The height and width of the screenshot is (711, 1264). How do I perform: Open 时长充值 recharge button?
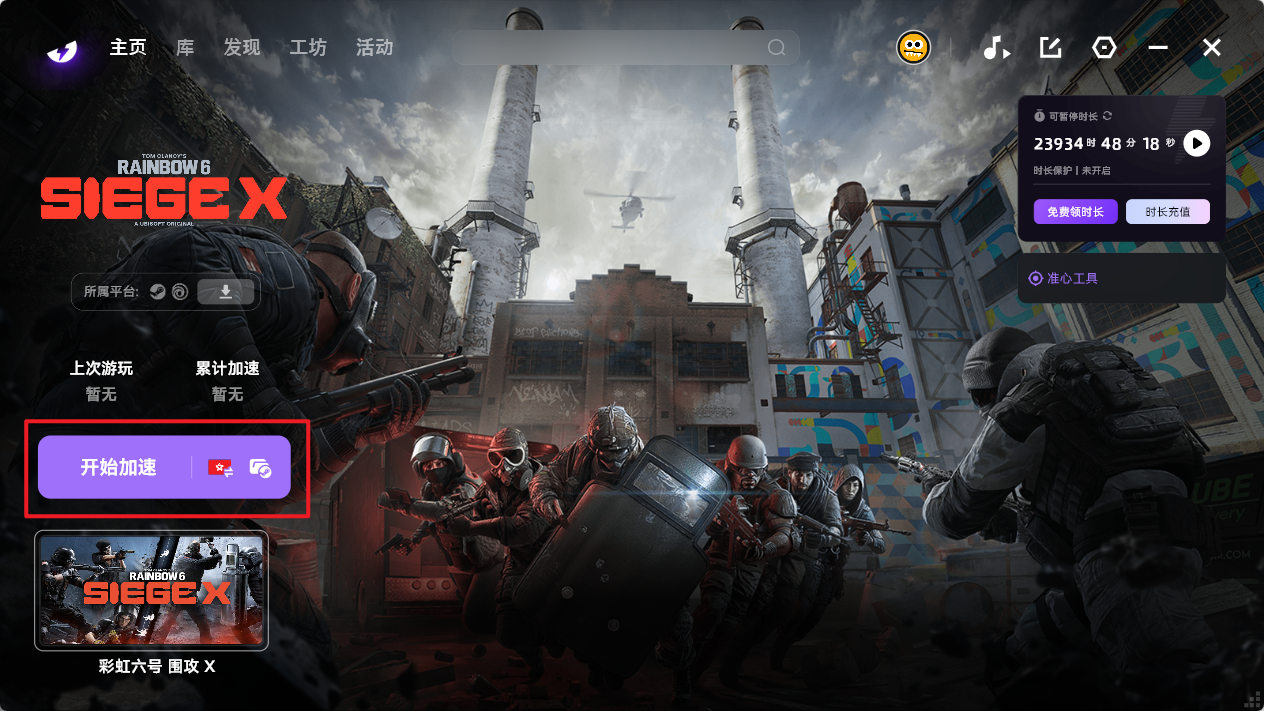[1167, 212]
